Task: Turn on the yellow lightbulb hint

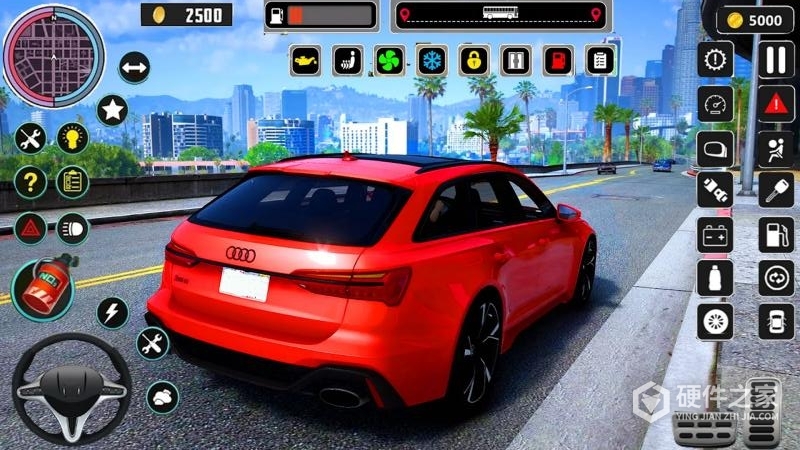Action: (72, 138)
